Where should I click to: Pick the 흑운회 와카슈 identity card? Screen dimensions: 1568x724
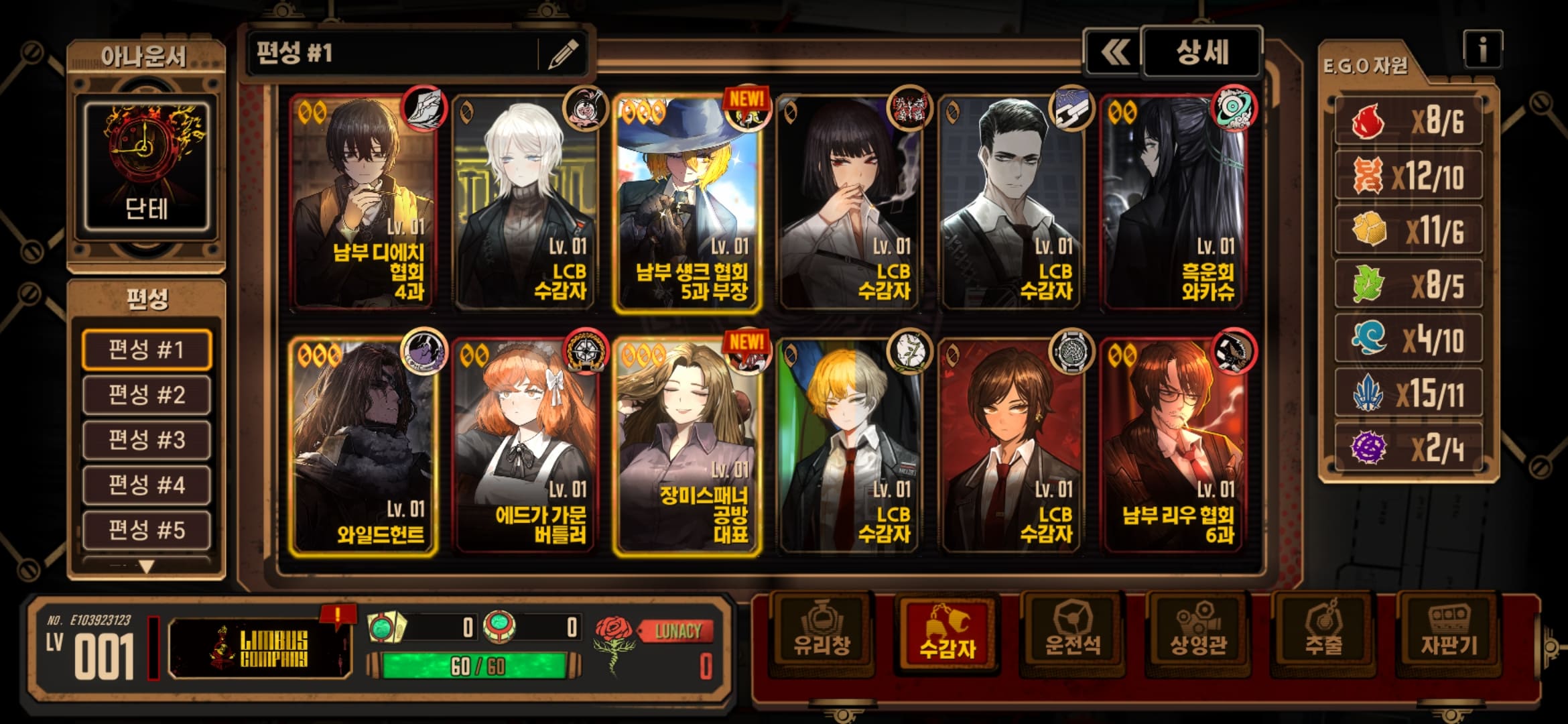tap(1174, 202)
